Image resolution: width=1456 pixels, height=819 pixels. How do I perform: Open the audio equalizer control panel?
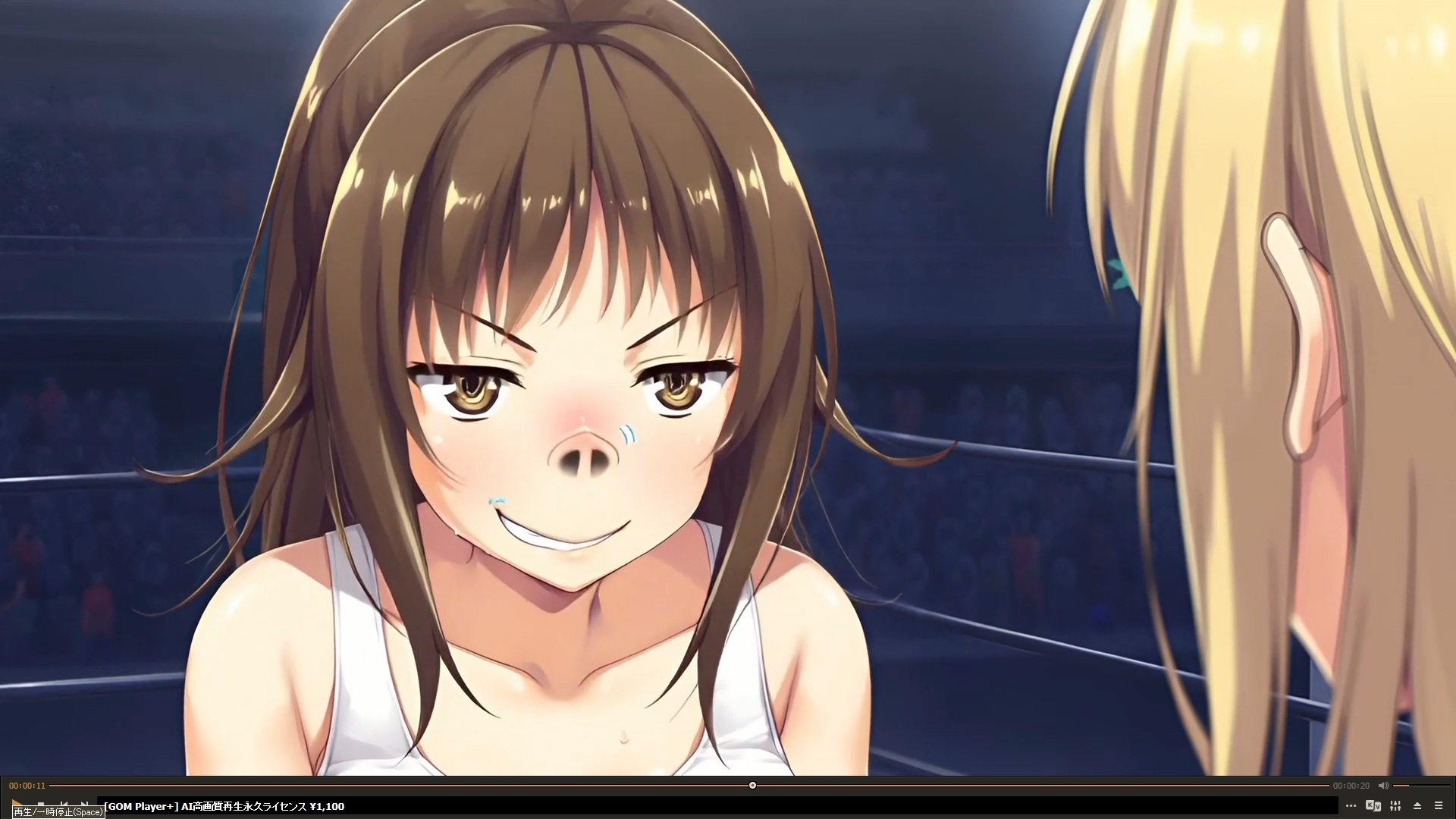pos(1395,806)
